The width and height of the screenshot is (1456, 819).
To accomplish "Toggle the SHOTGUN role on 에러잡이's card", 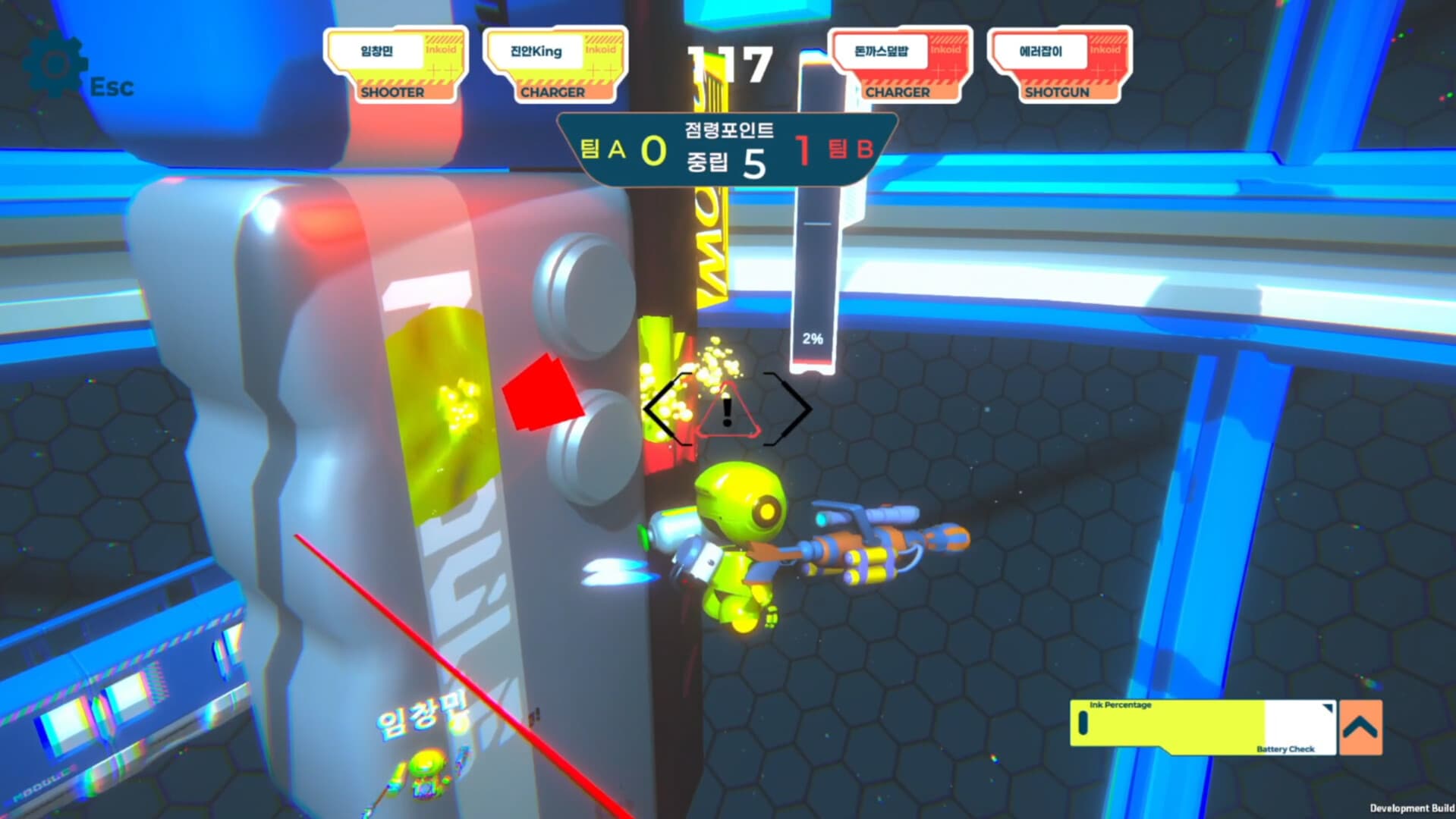I will (1056, 93).
